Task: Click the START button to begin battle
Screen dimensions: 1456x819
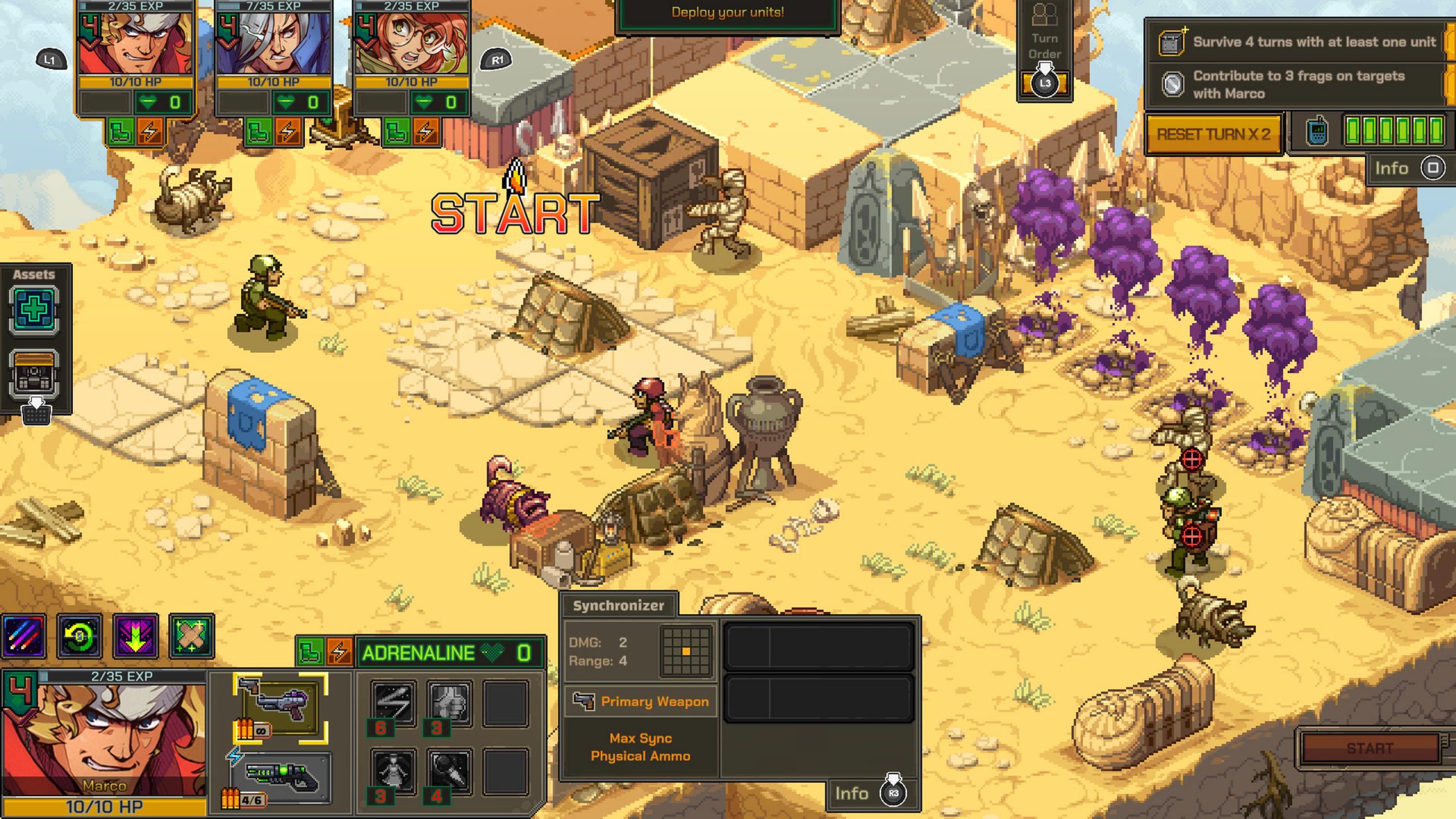Action: click(x=1370, y=748)
